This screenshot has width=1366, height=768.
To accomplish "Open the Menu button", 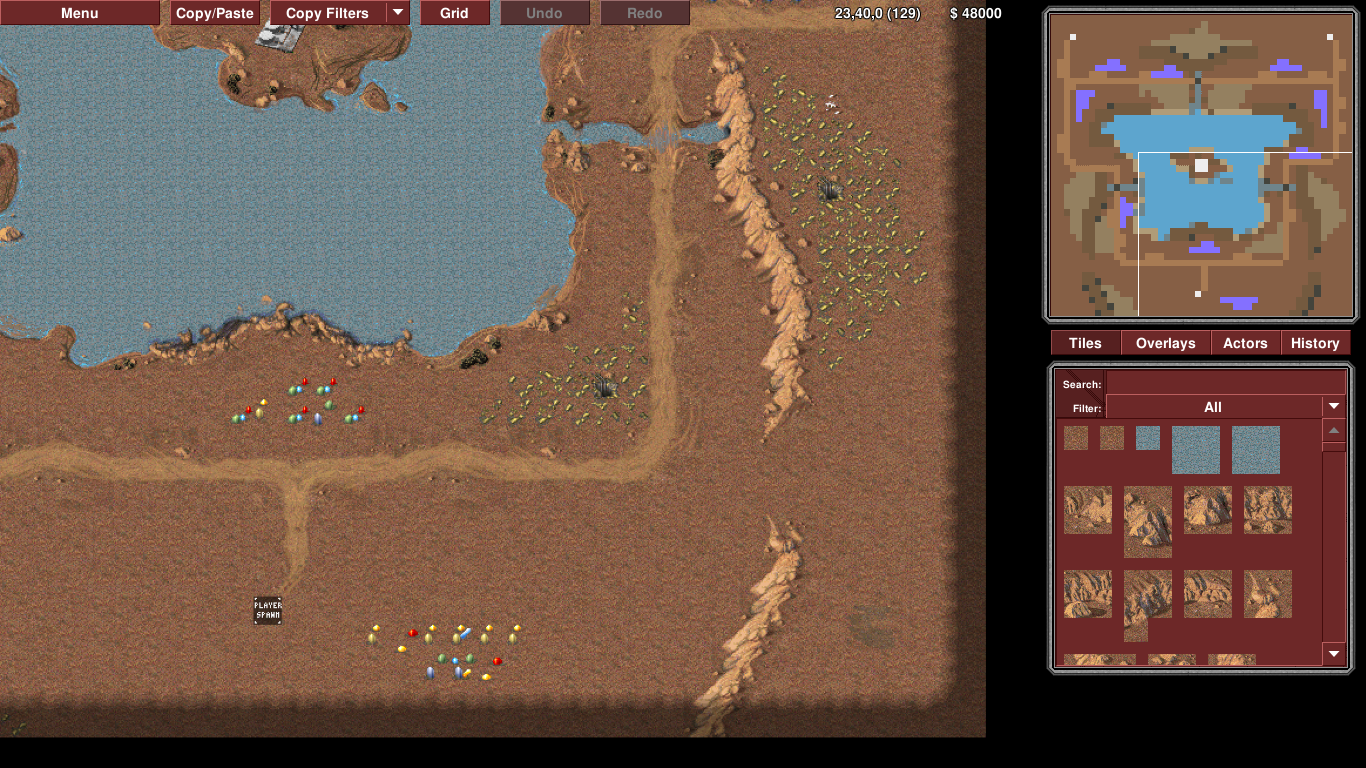I will 80,13.
